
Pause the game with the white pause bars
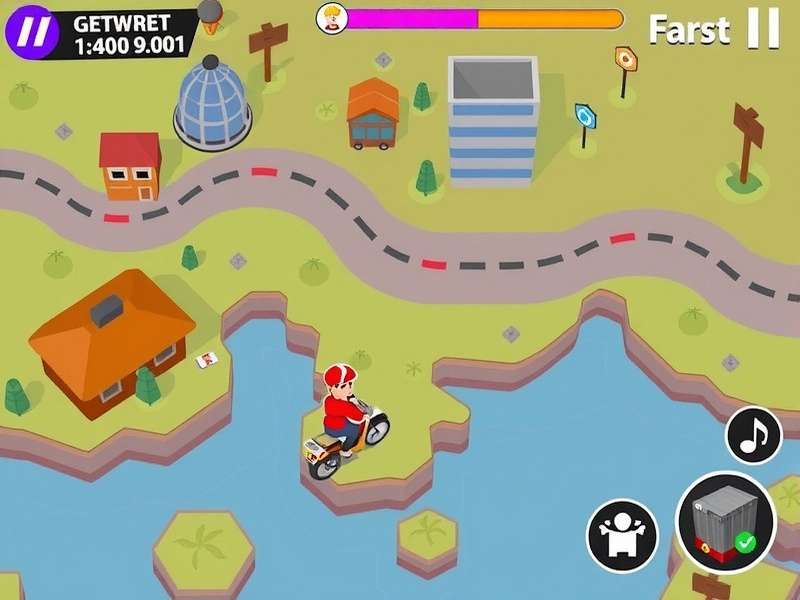[763, 29]
